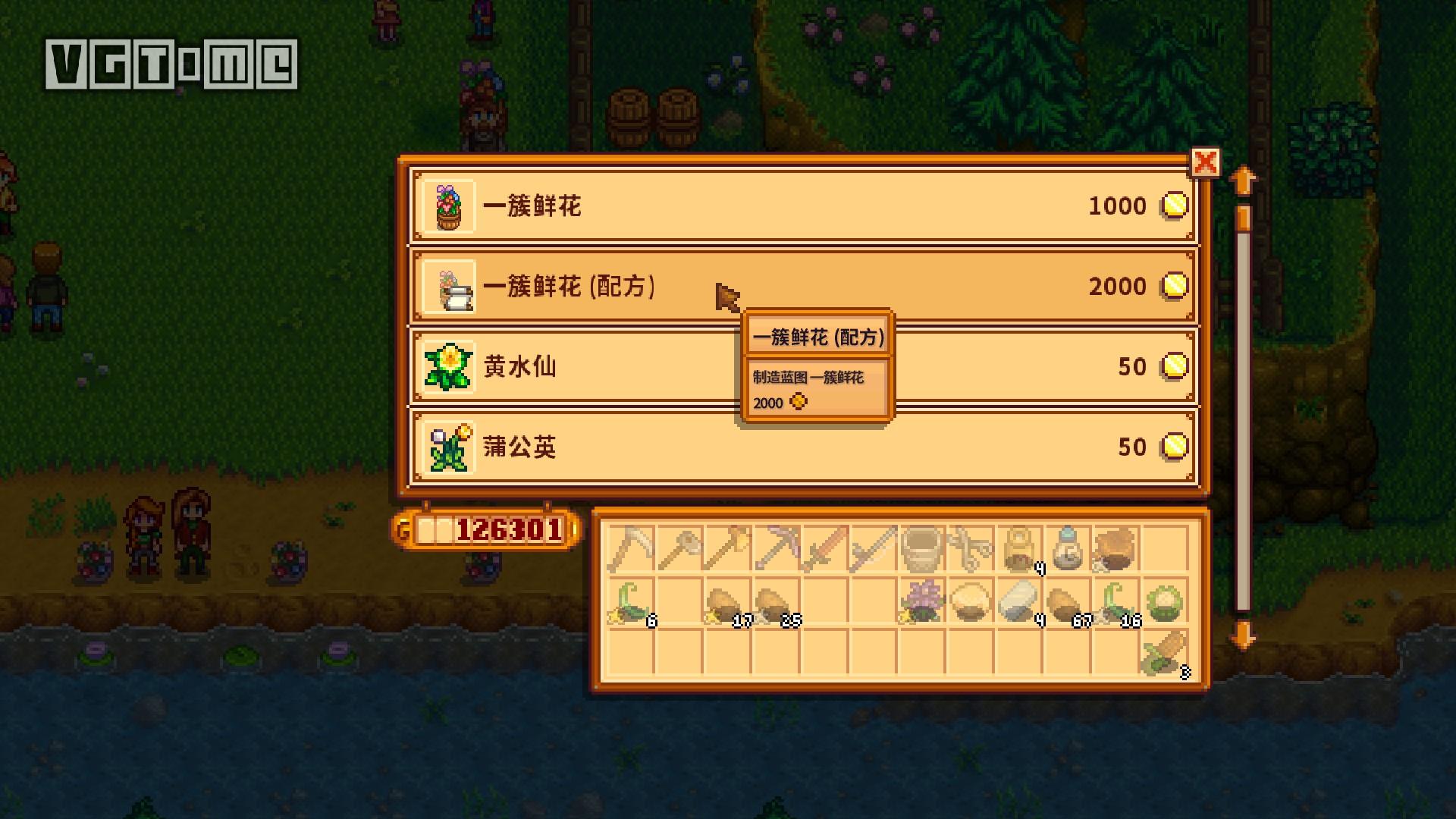Select the copper pan bucket item
The width and height of the screenshot is (1456, 819).
pos(920,549)
